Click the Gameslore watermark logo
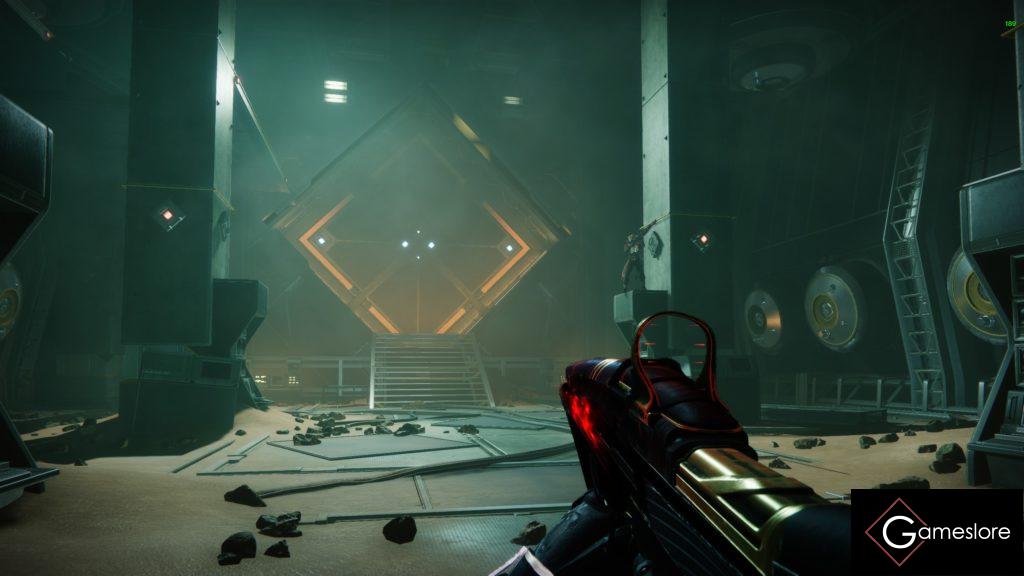This screenshot has height=576, width=1024. (x=937, y=532)
